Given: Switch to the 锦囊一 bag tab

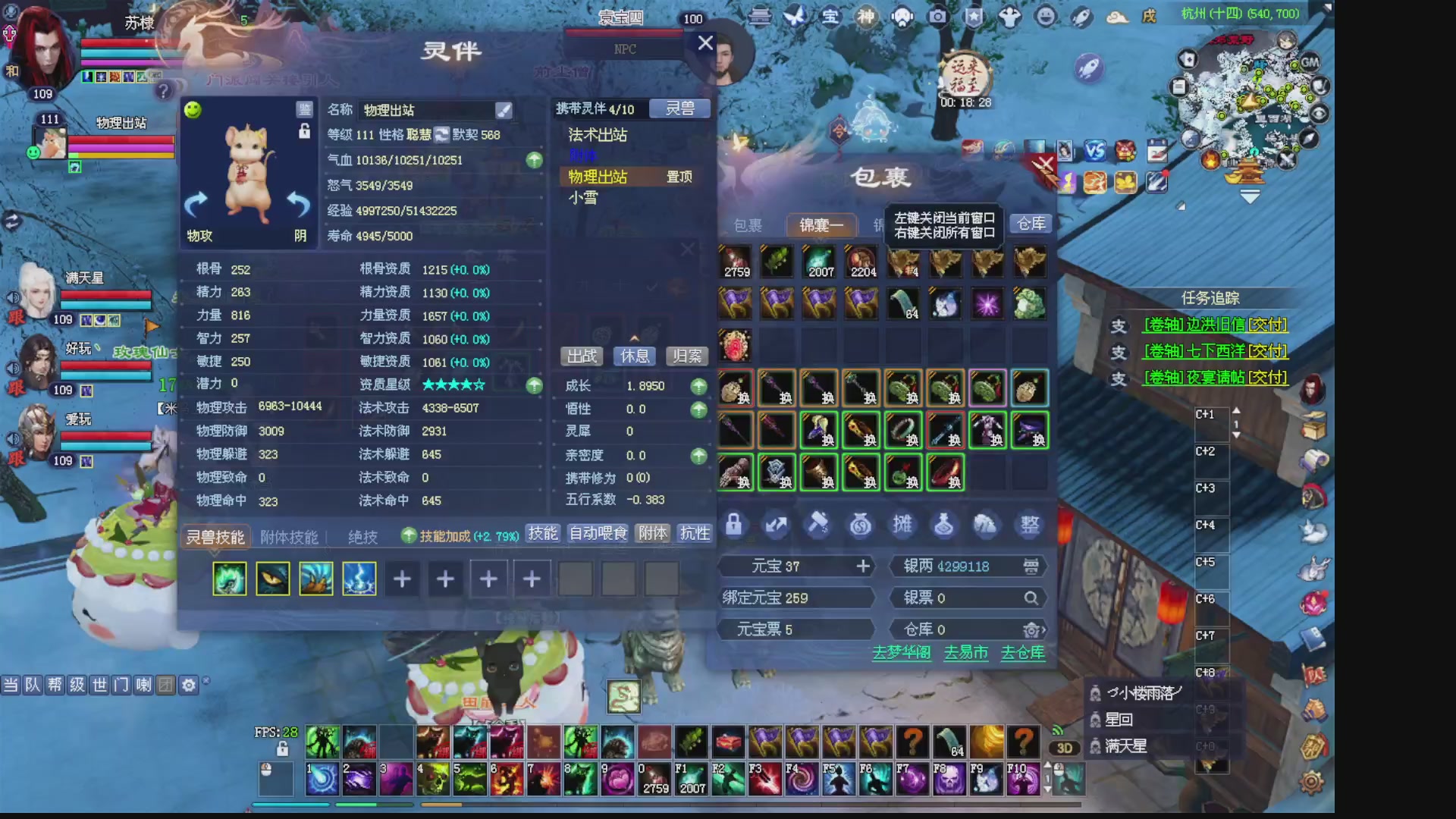Looking at the screenshot, I should (821, 225).
